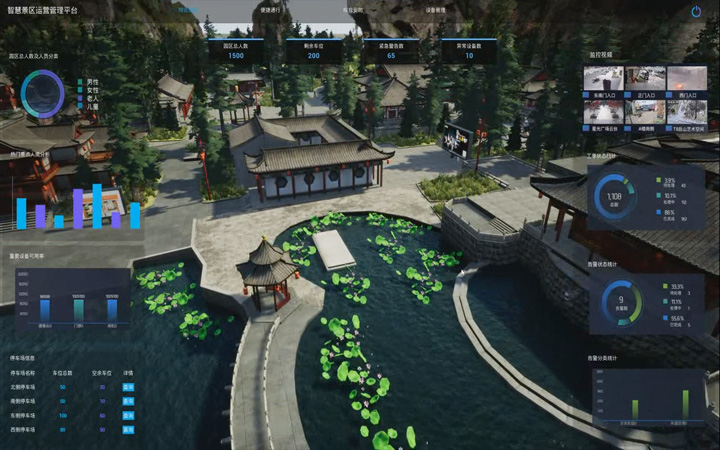The height and width of the screenshot is (450, 720).
Task: Click the power button icon
Action: [x=696, y=11]
